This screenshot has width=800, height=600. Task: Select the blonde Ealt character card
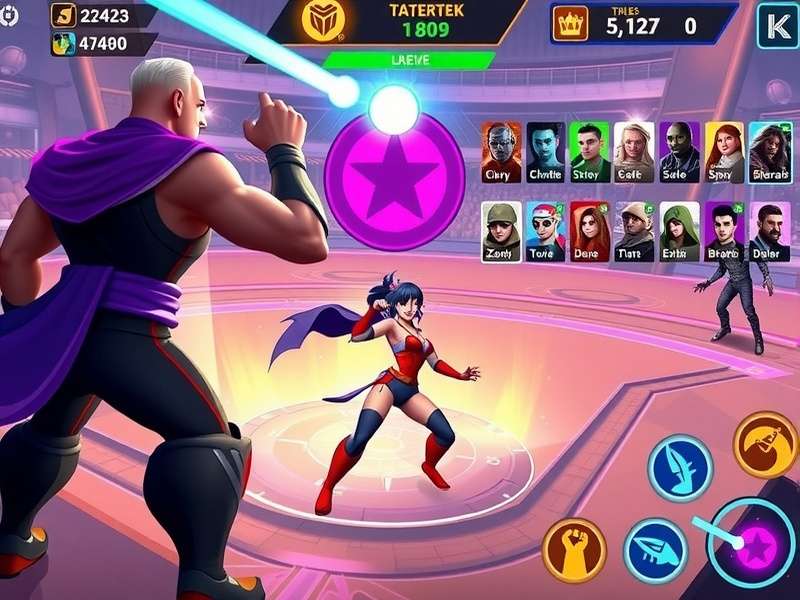pos(634,152)
